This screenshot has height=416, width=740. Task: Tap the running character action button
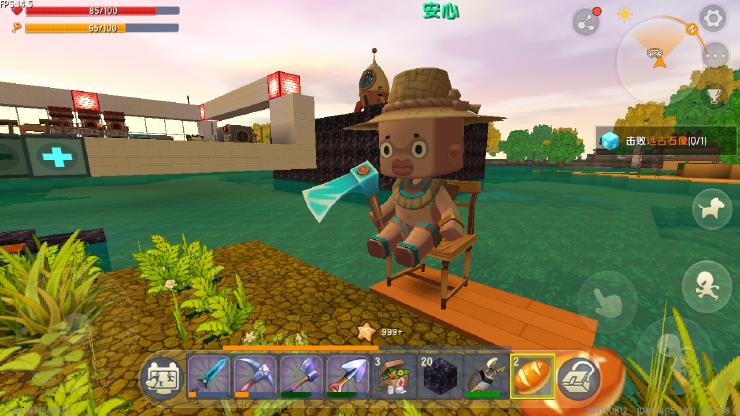706,283
